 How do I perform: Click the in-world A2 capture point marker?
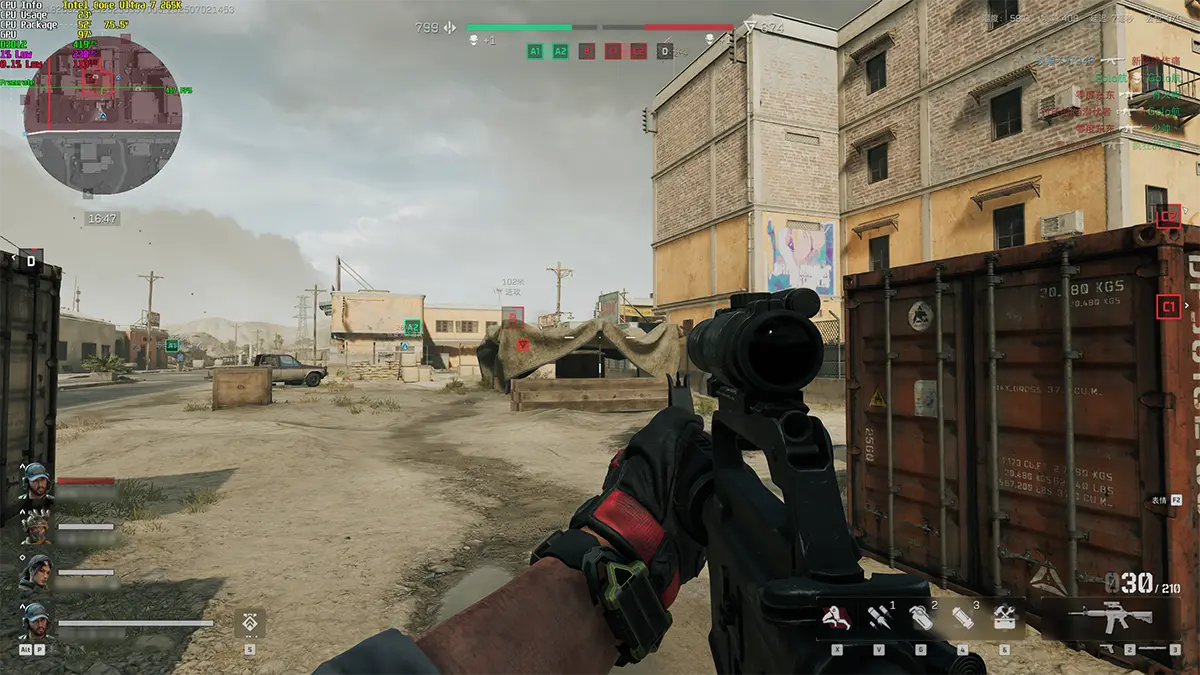[x=412, y=327]
